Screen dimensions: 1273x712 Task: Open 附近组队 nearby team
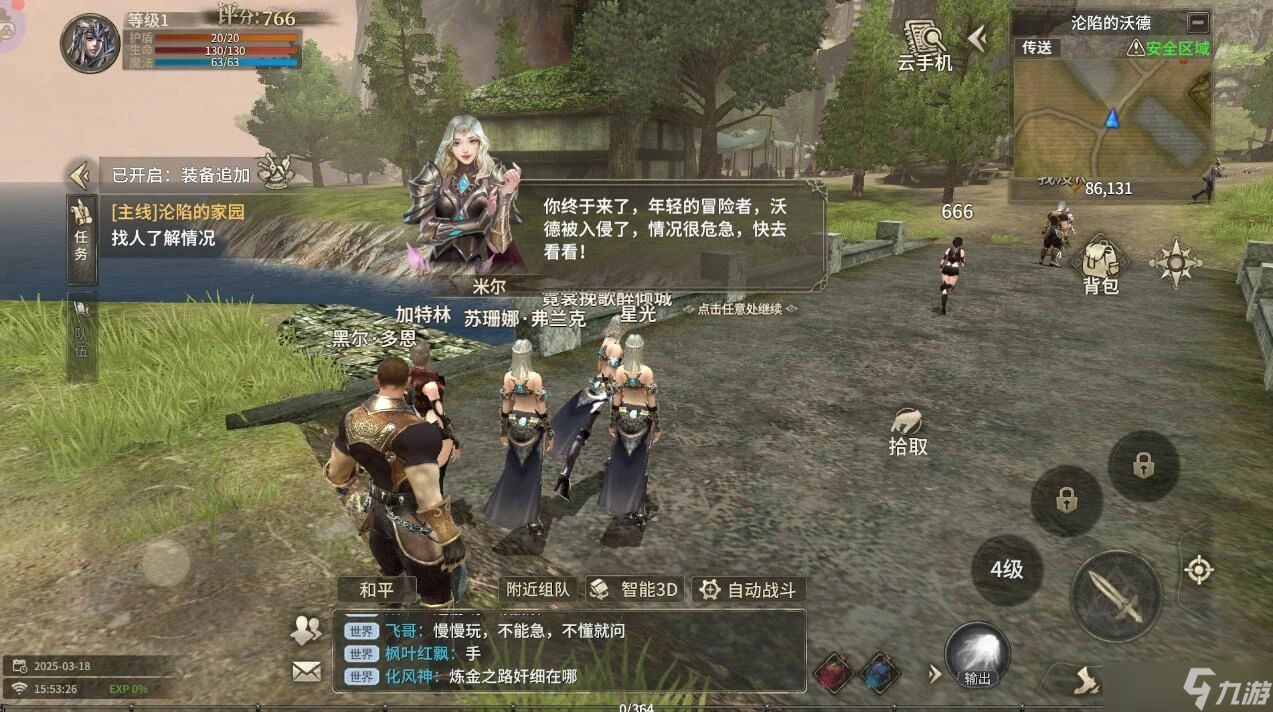539,589
